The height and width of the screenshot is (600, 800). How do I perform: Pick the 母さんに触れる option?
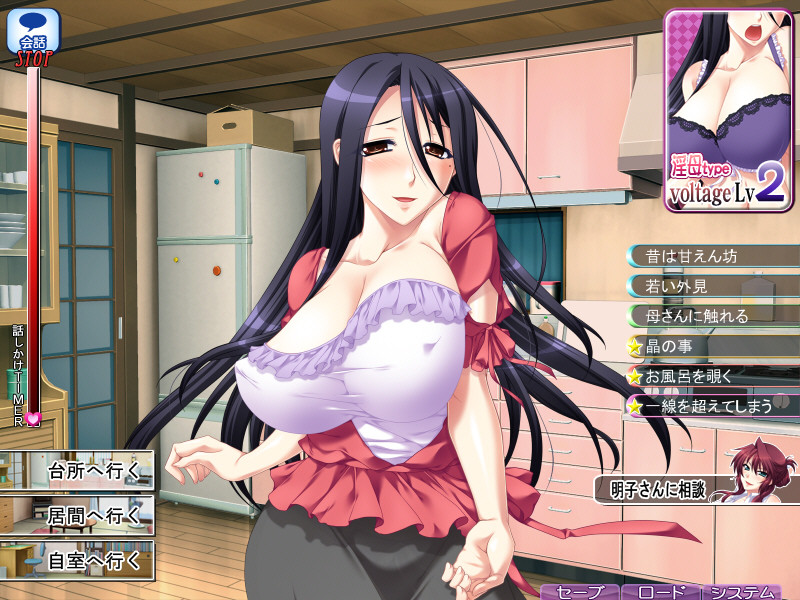coord(710,316)
